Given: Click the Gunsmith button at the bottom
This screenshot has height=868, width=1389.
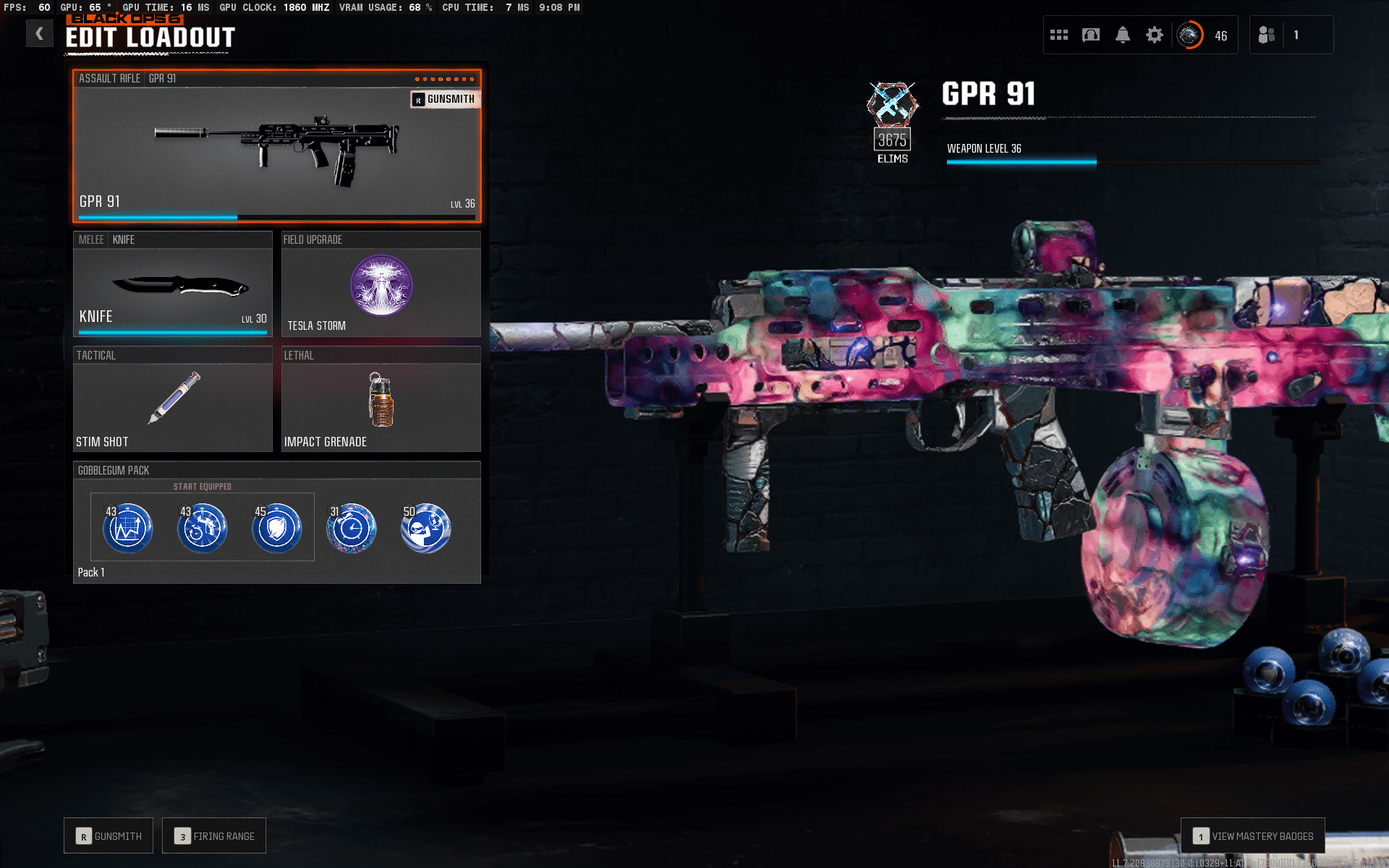Looking at the screenshot, I should click(109, 836).
